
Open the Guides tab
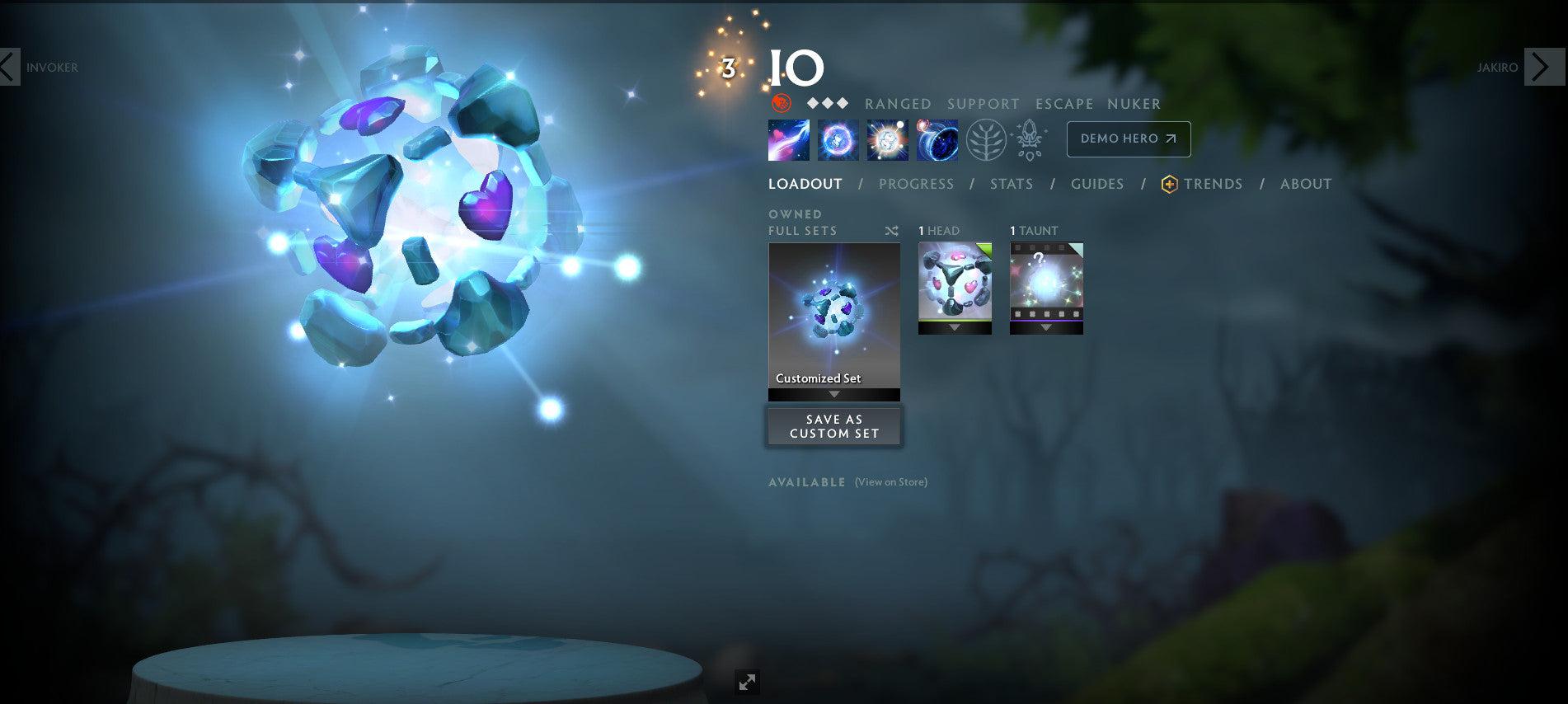[x=1097, y=184]
